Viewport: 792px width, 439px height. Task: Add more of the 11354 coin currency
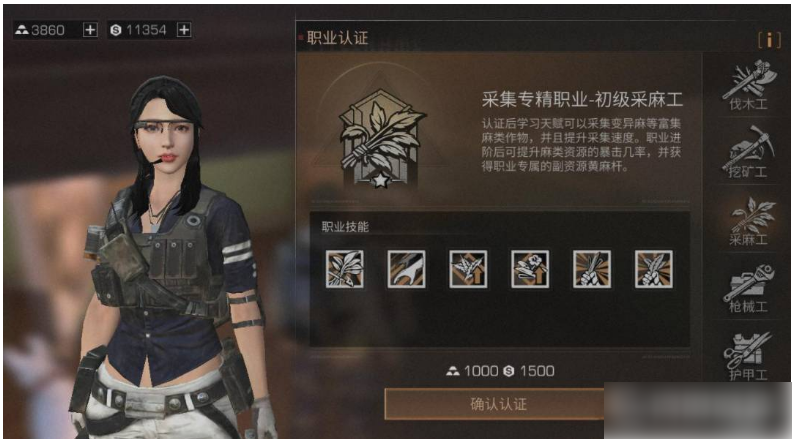tap(184, 30)
